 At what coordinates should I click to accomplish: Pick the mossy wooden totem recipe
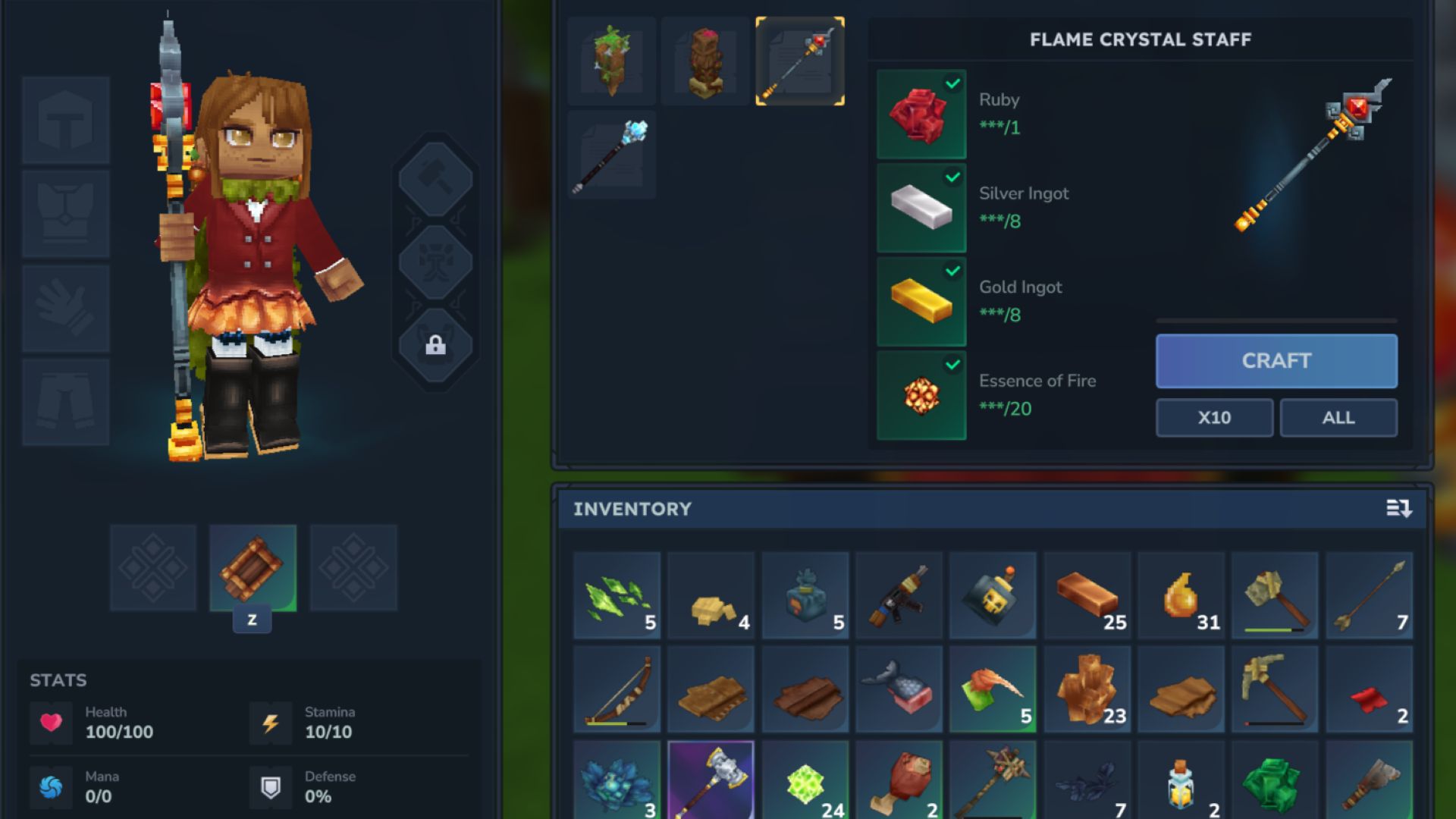[612, 61]
